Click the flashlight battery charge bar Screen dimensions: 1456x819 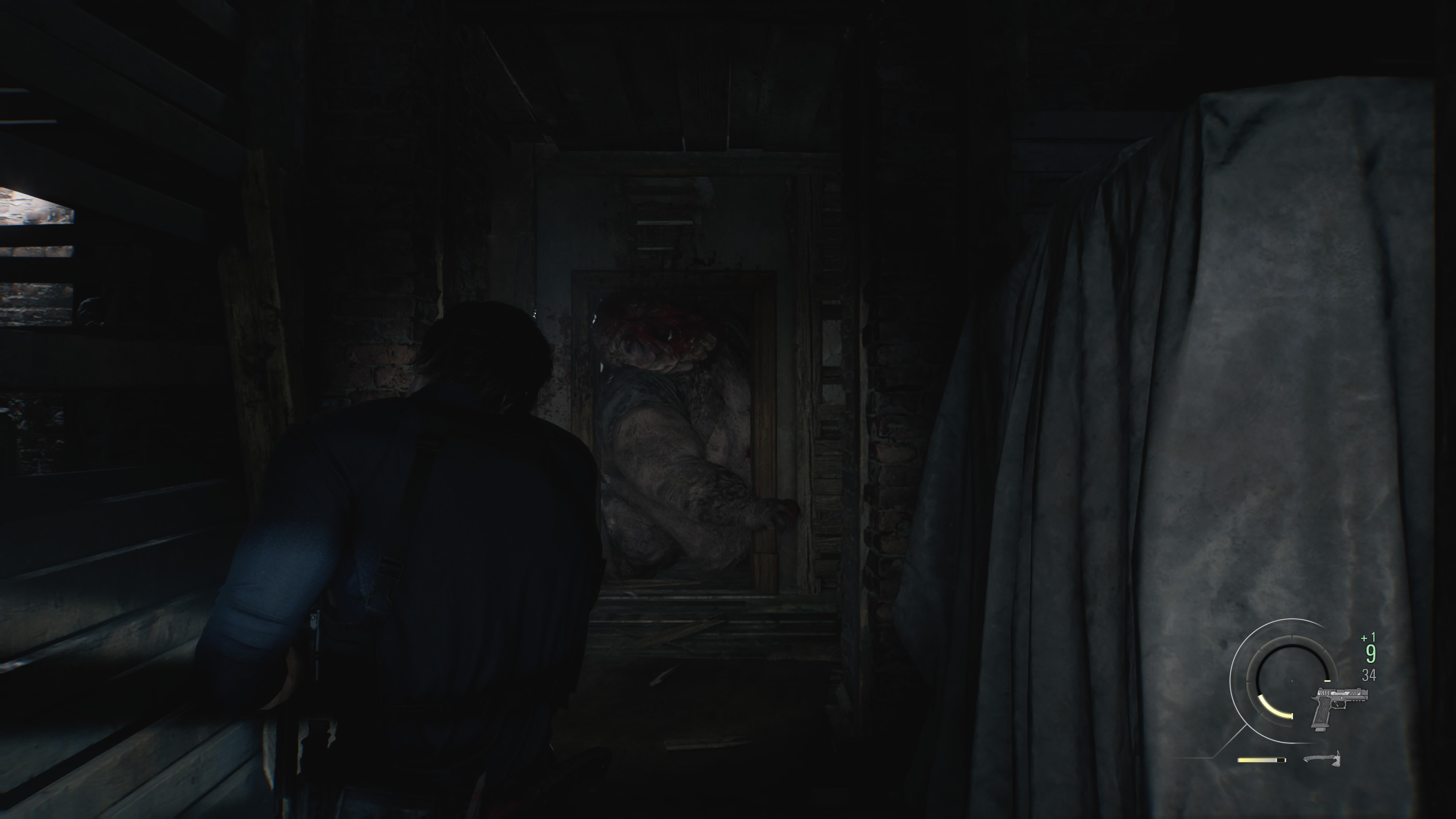(1261, 759)
